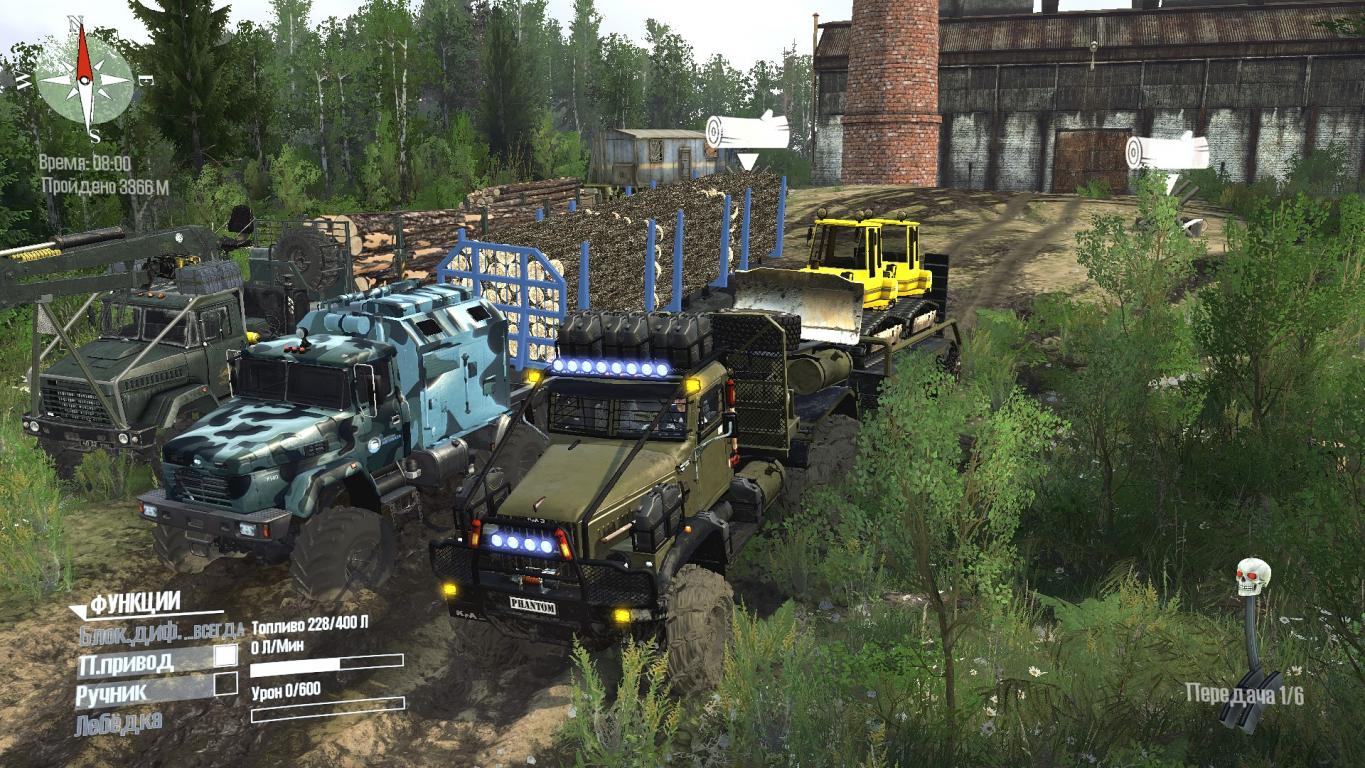This screenshot has height=768, width=1365.
Task: Open the ФУНКЦИИ functions menu header
Action: (135, 603)
